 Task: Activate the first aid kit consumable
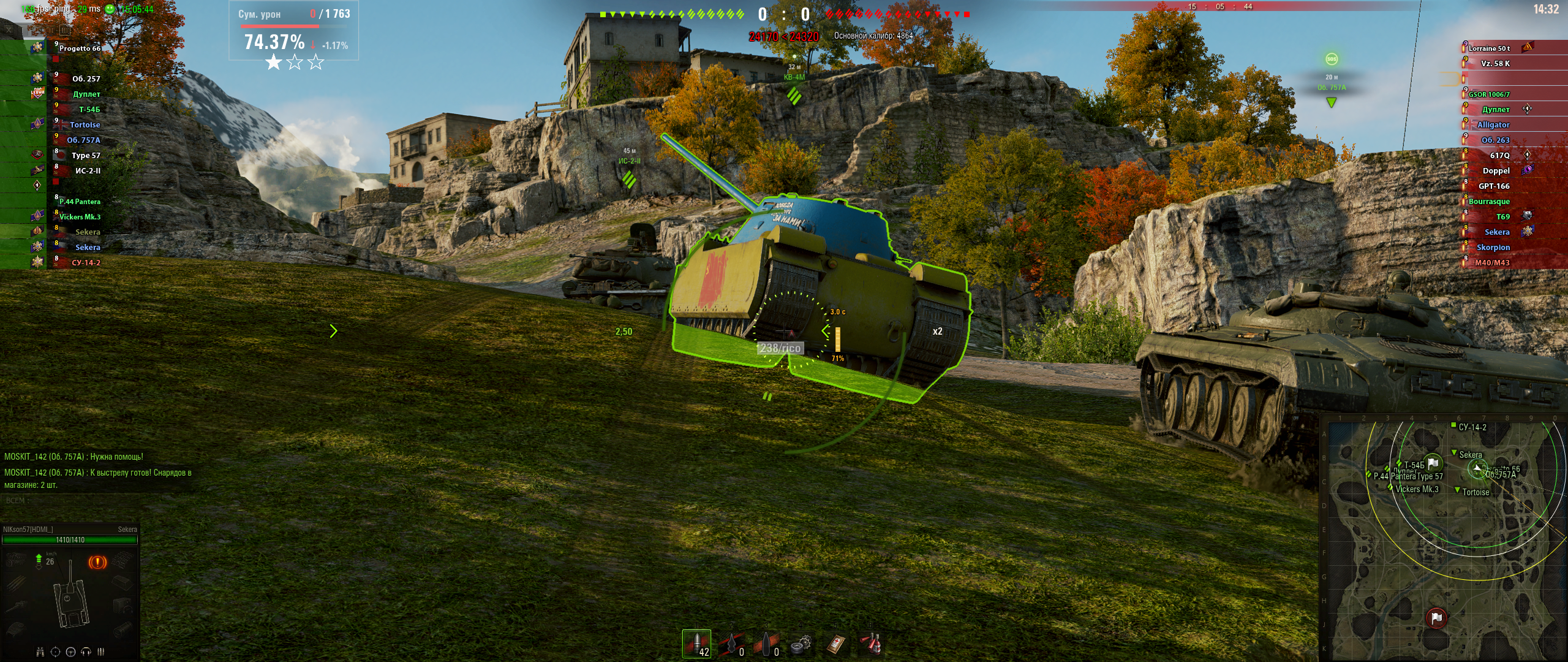tap(836, 644)
